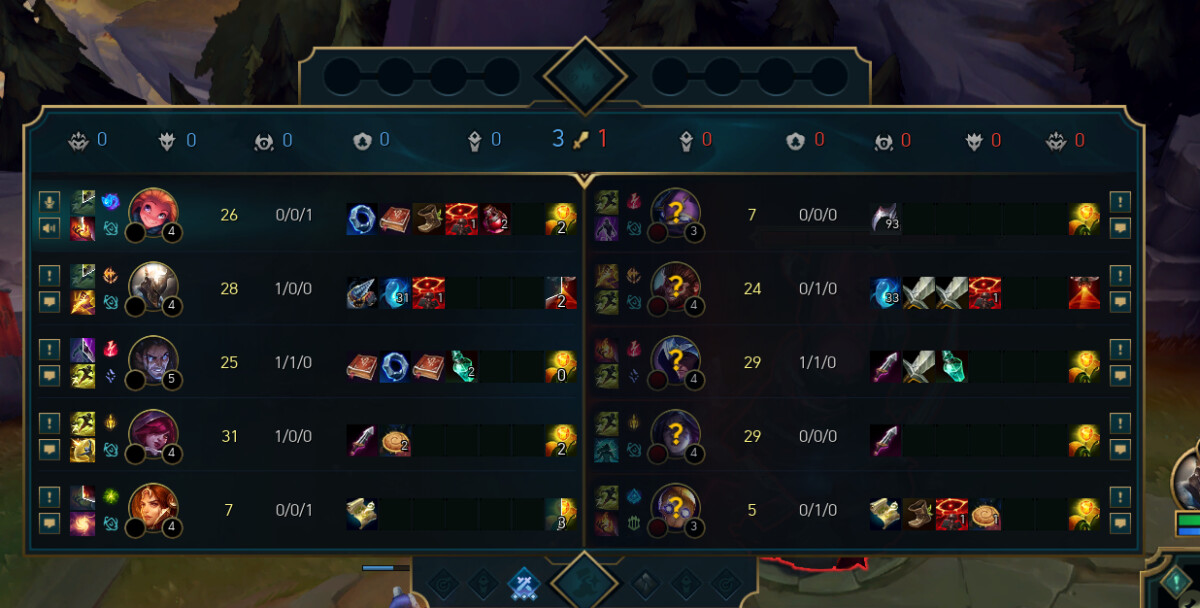The height and width of the screenshot is (608, 1200).
Task: Mute pings for the 5 CS enemy player
Action: 1120,496
